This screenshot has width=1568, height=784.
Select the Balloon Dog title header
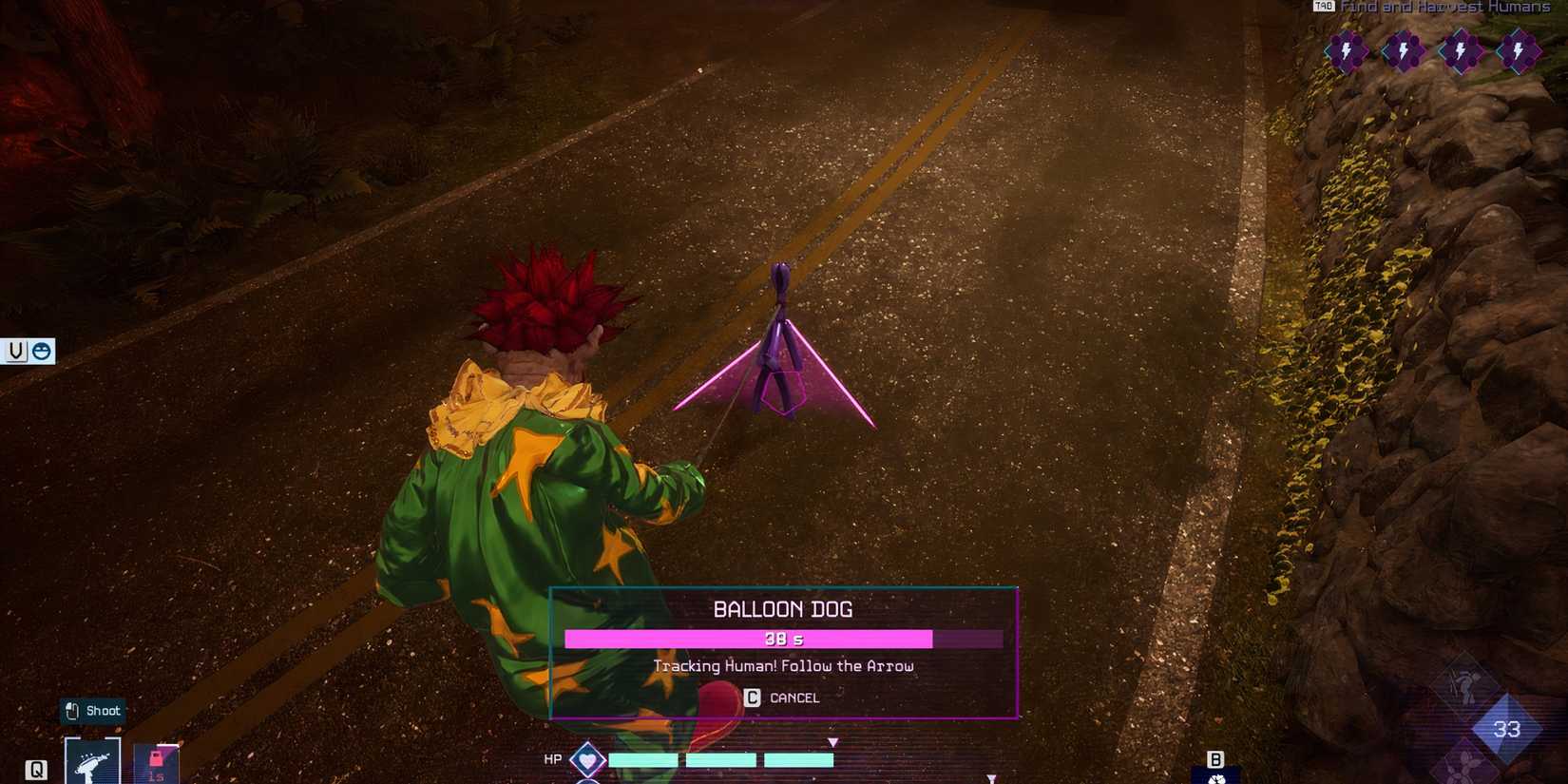click(783, 610)
